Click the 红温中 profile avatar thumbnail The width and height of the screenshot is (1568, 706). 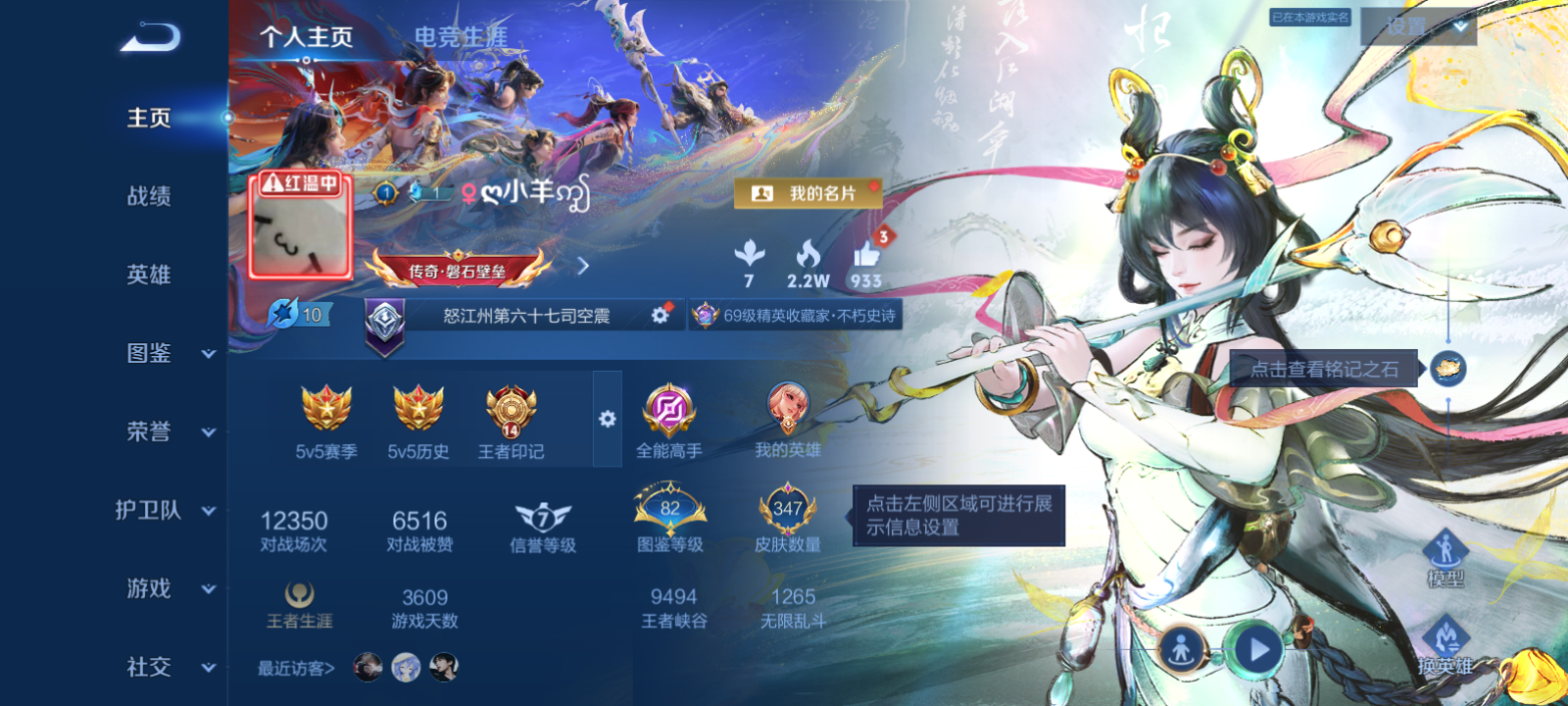coord(301,232)
